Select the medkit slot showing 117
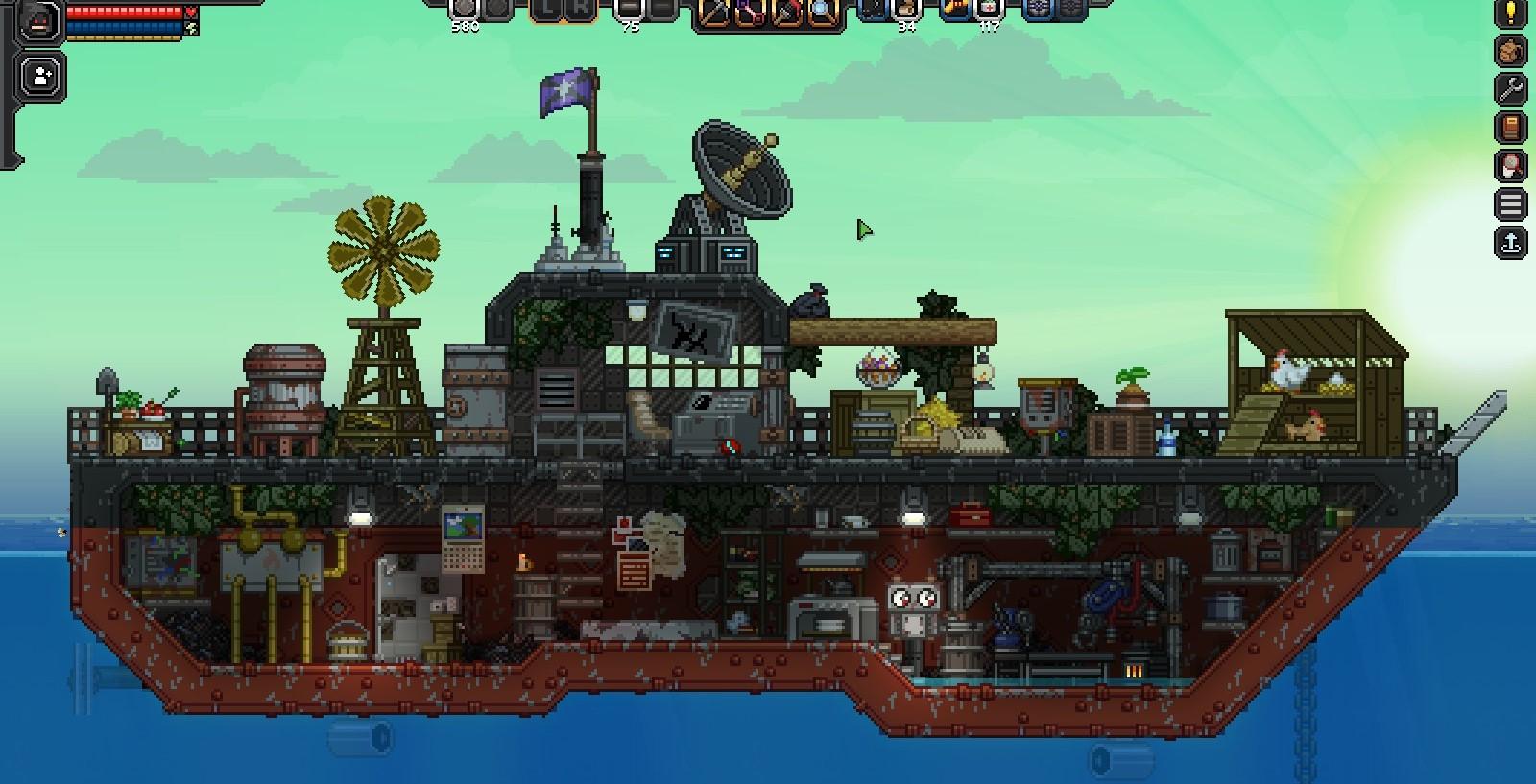The height and width of the screenshot is (784, 1536). click(989, 12)
